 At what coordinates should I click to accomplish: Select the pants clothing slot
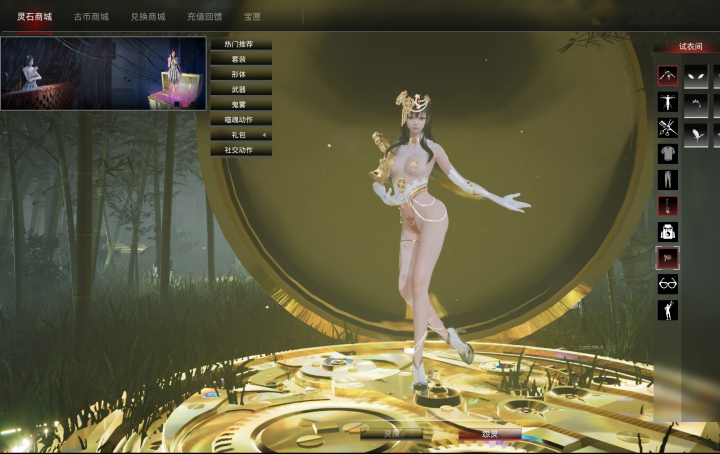pyautogui.click(x=667, y=180)
